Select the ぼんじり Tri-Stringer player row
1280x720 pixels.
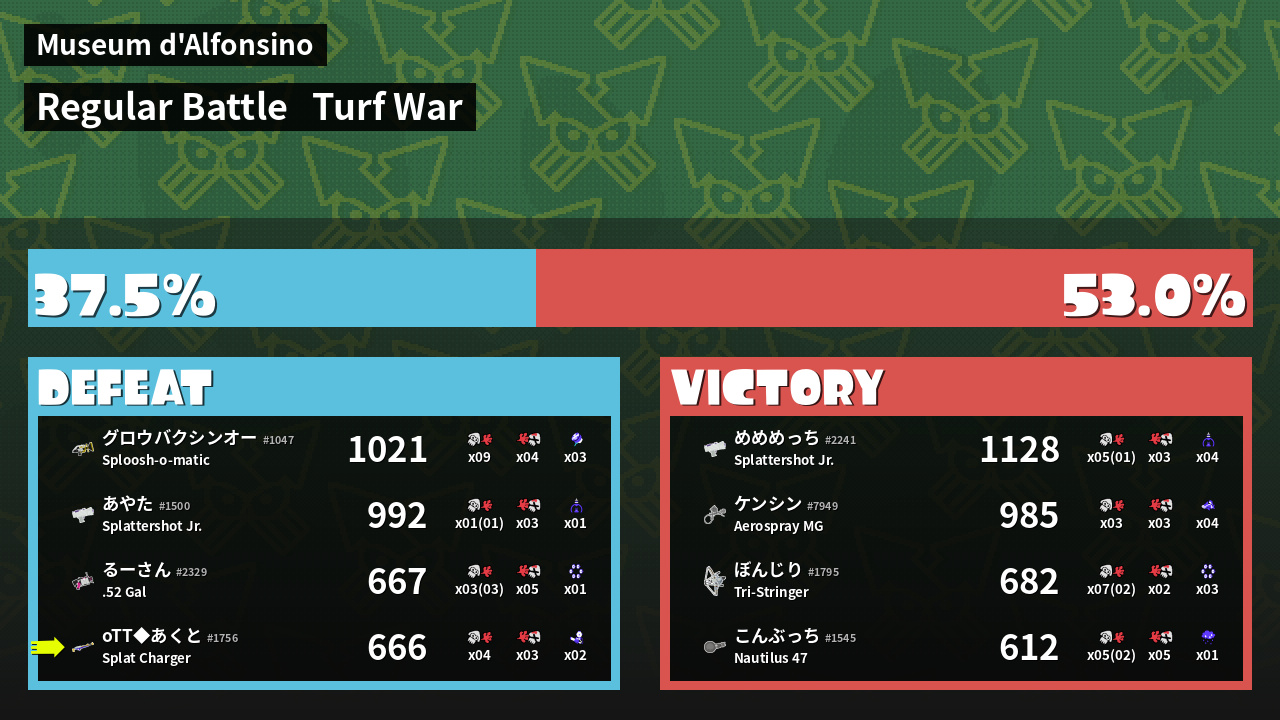click(x=956, y=581)
